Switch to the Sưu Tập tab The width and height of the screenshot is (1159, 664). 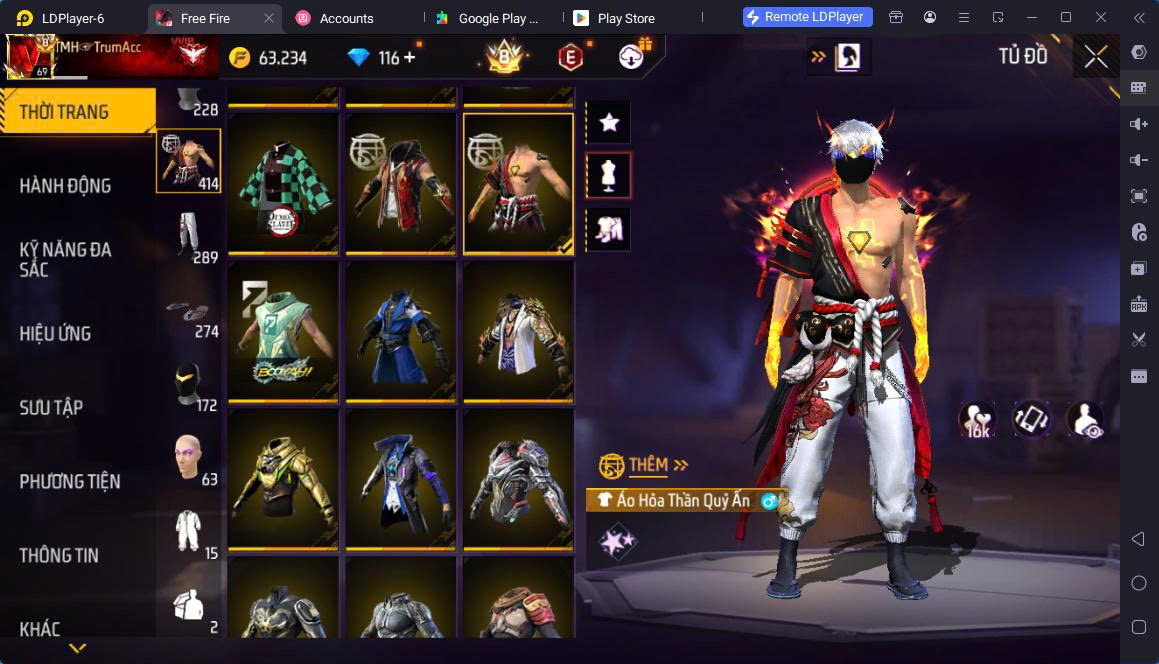52,407
